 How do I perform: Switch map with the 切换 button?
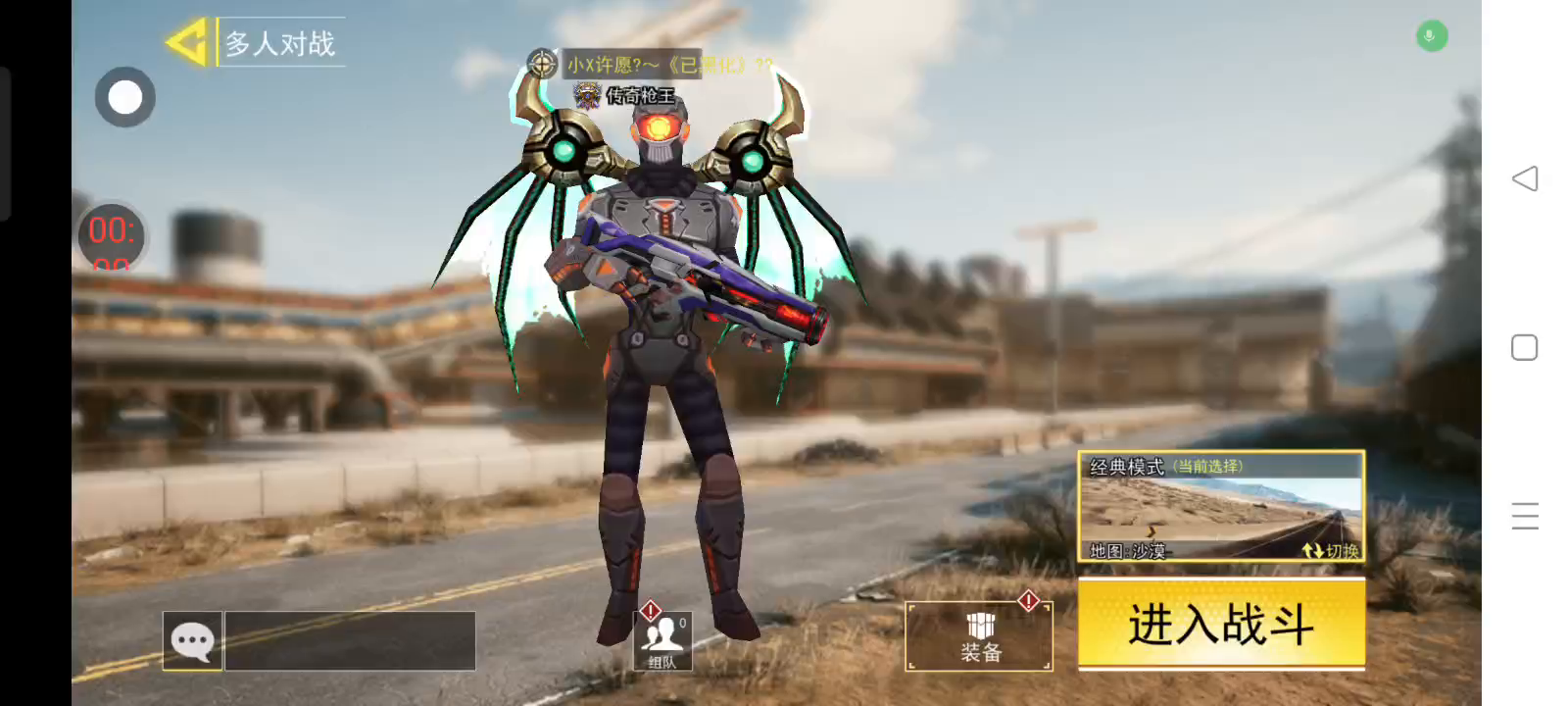[1332, 551]
